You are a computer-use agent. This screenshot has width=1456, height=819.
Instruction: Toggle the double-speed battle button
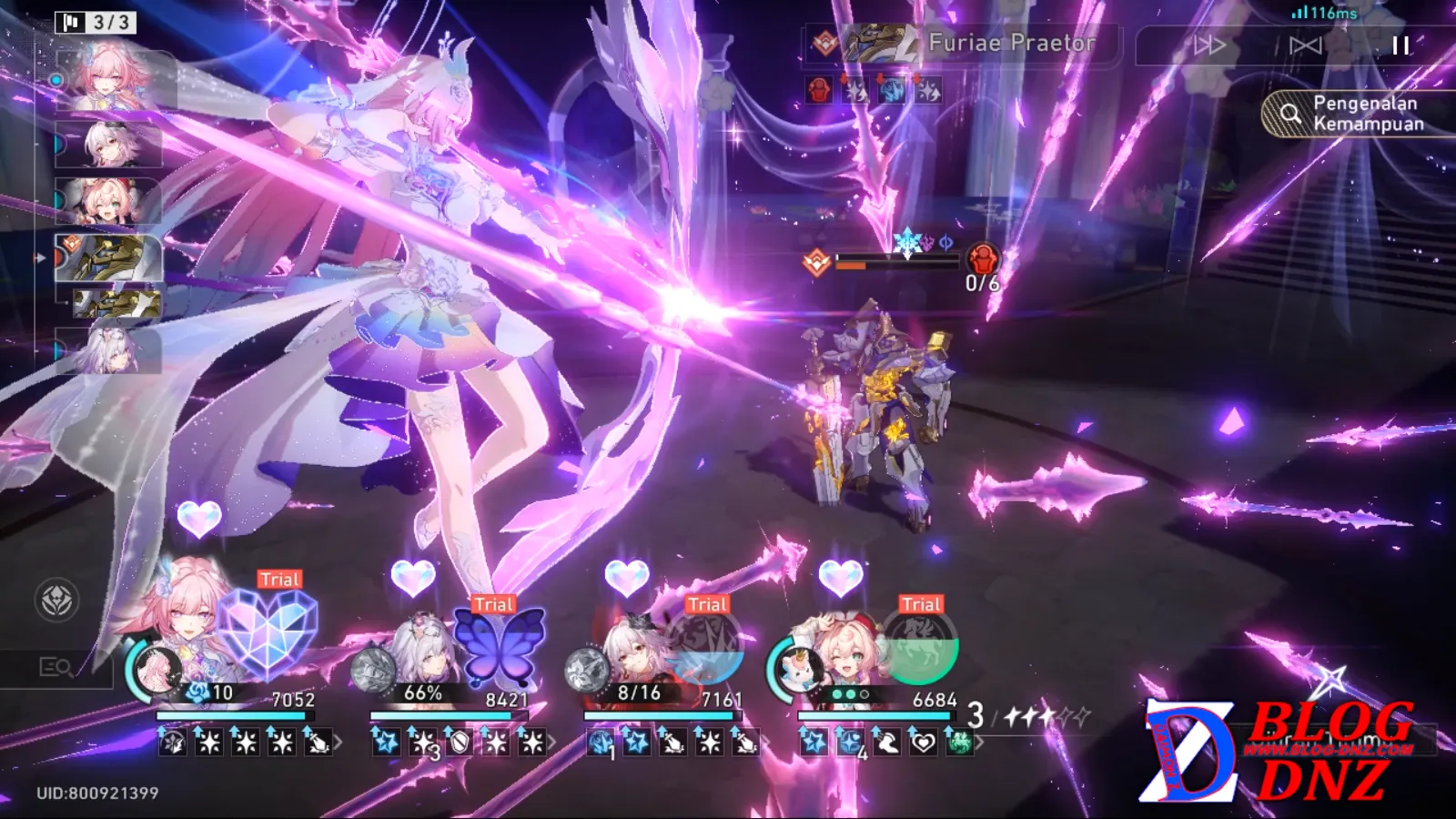tap(1209, 45)
